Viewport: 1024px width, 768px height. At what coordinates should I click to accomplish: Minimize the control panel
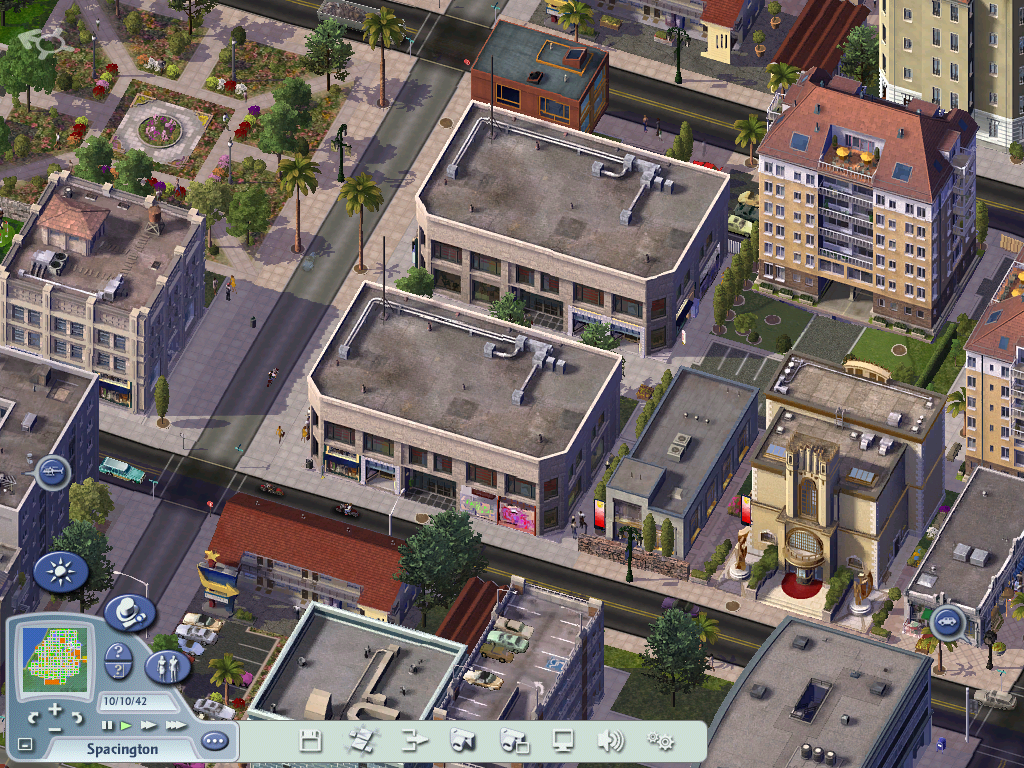[x=25, y=745]
